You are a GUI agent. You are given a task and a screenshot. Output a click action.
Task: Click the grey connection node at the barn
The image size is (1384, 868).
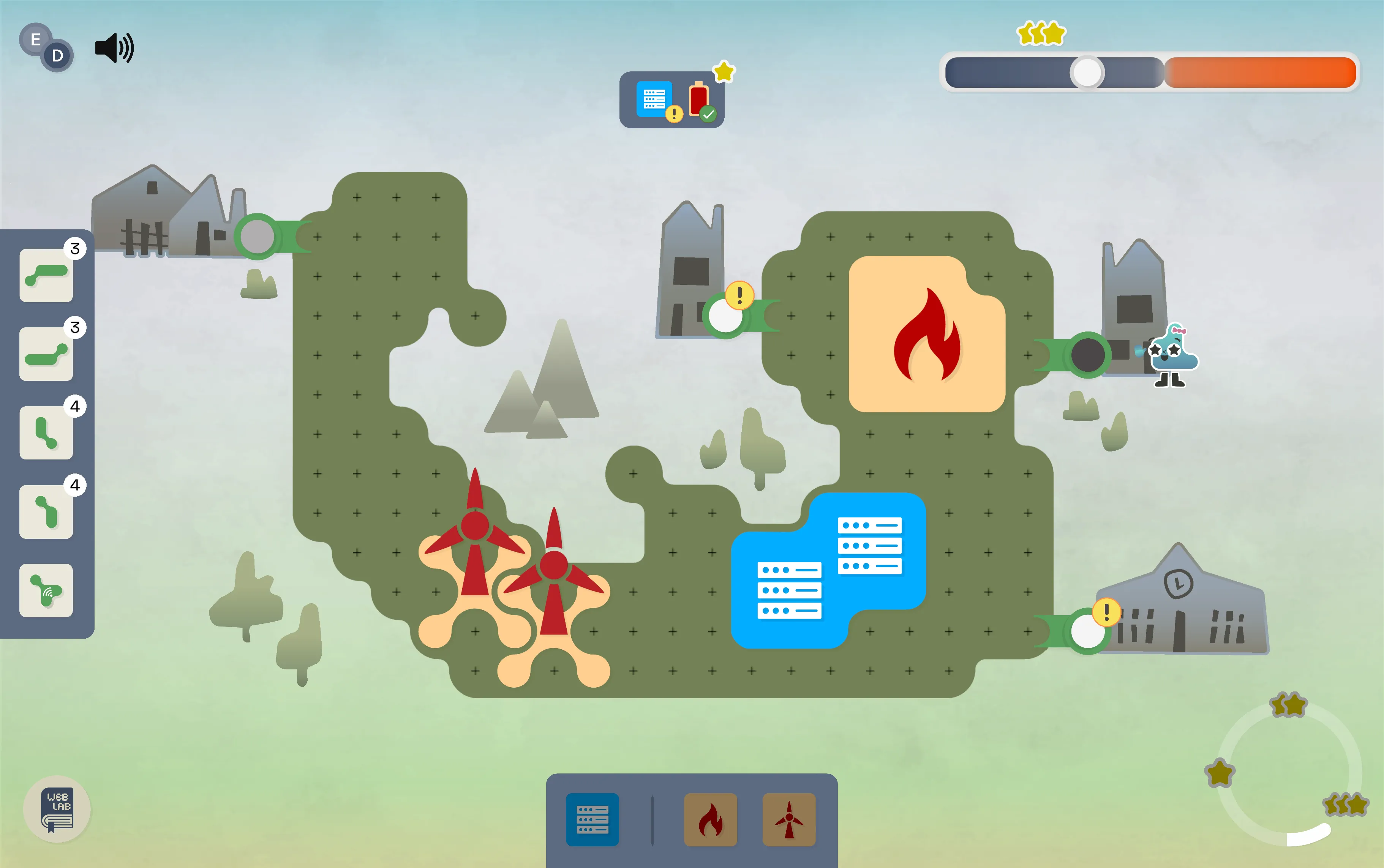coord(257,237)
